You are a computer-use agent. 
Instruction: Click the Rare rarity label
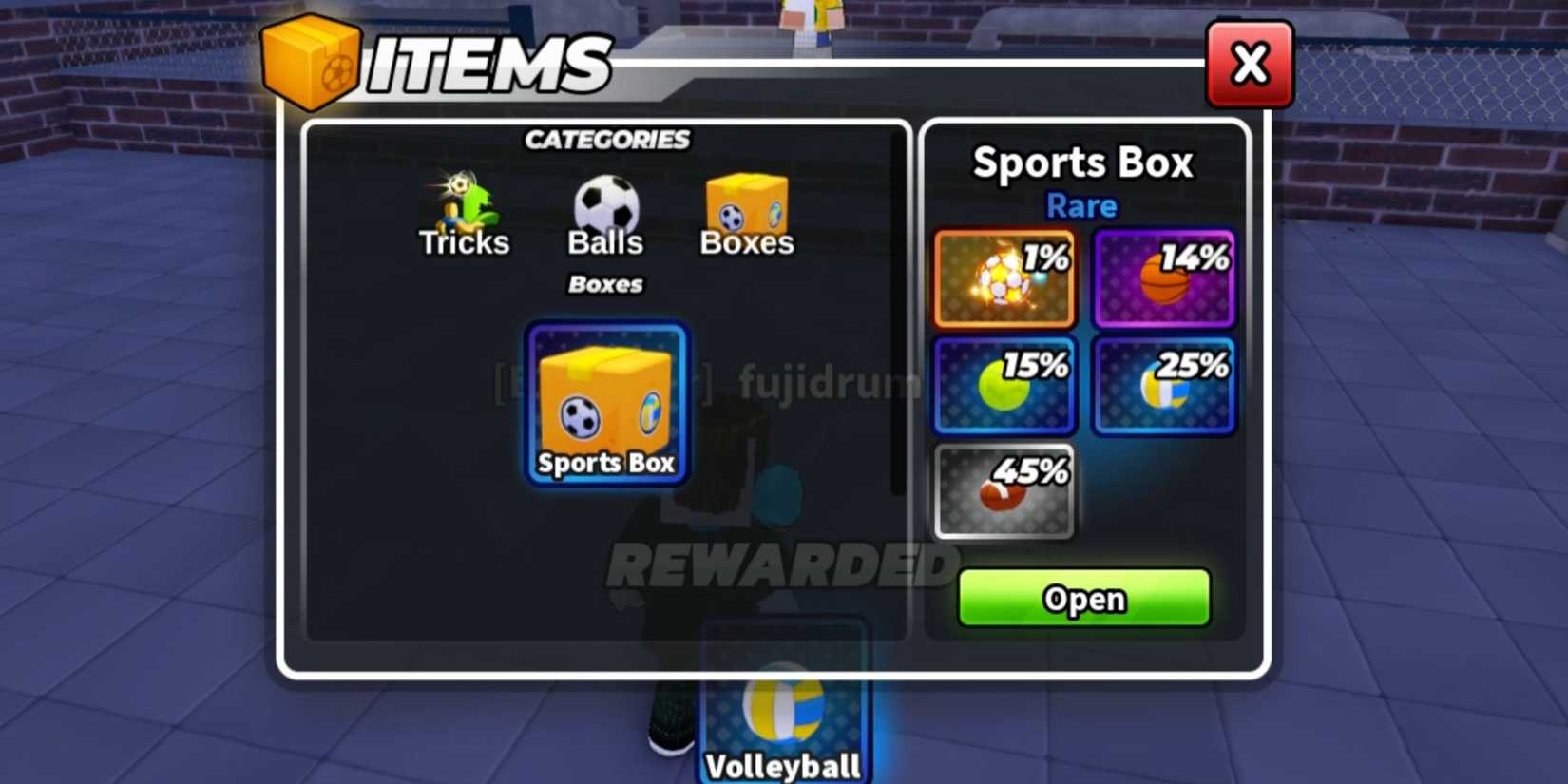[x=1080, y=205]
